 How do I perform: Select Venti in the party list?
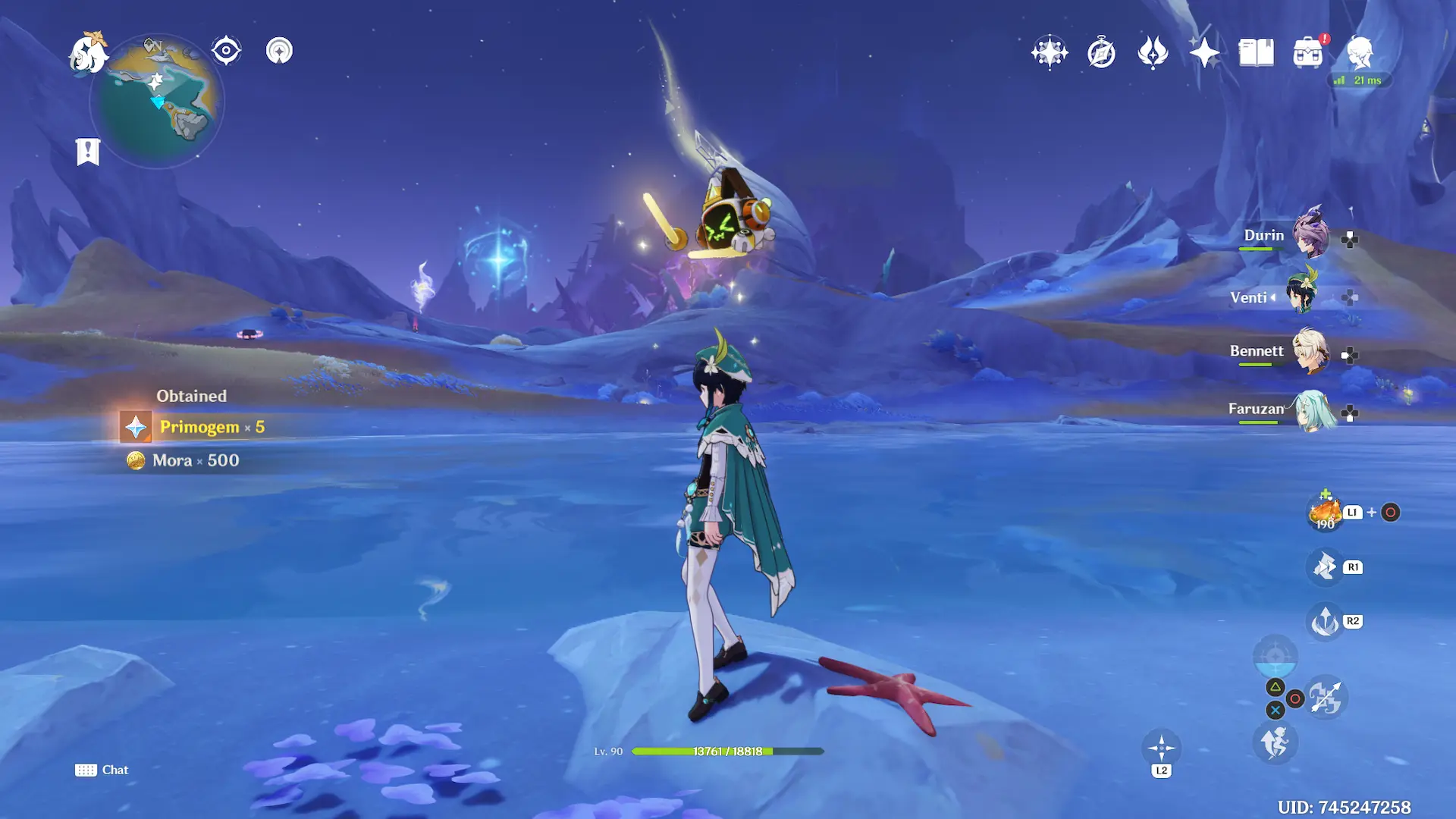[1303, 296]
